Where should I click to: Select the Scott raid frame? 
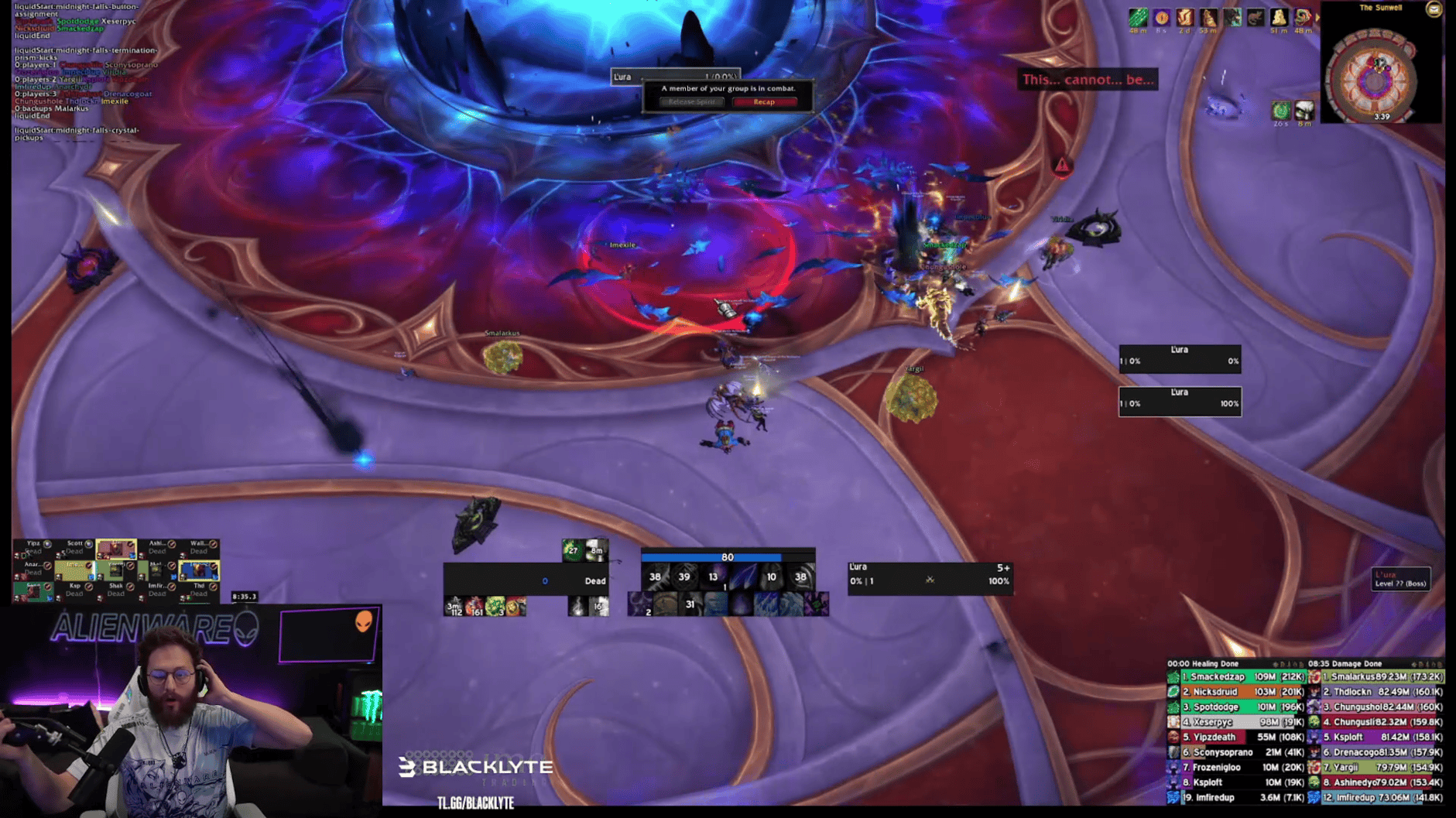[x=75, y=548]
